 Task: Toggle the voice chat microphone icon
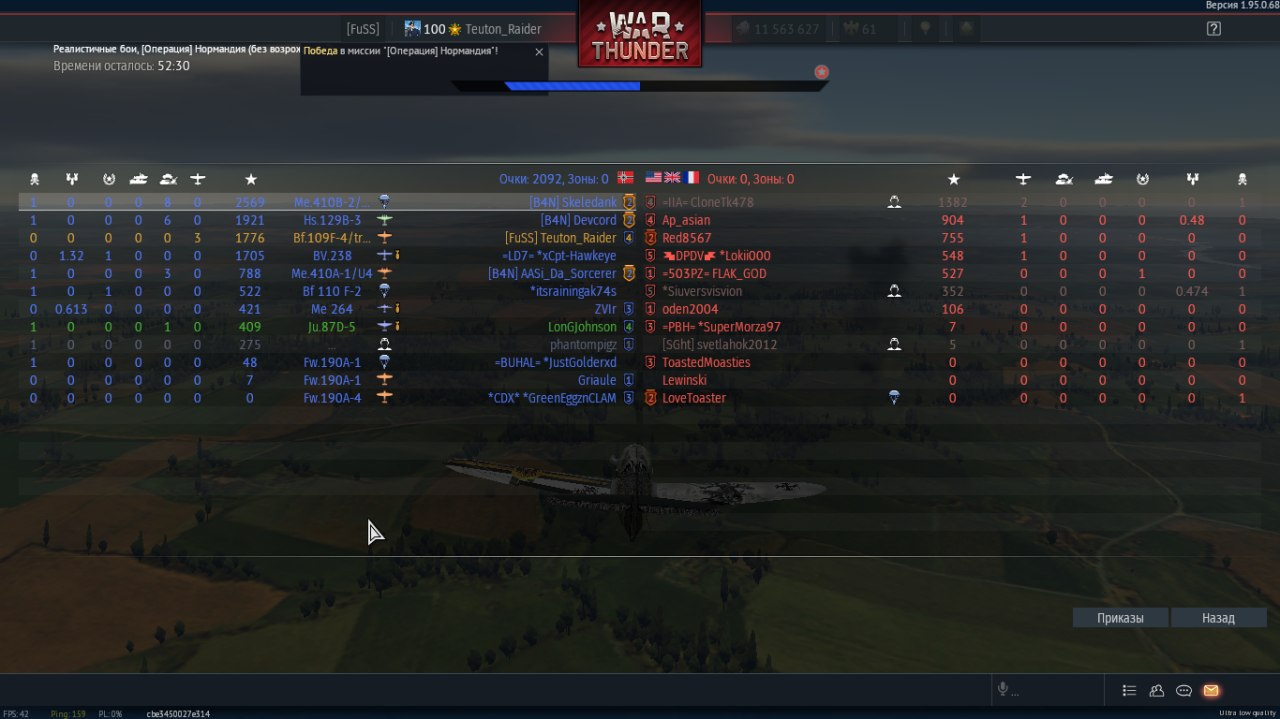pos(1002,690)
